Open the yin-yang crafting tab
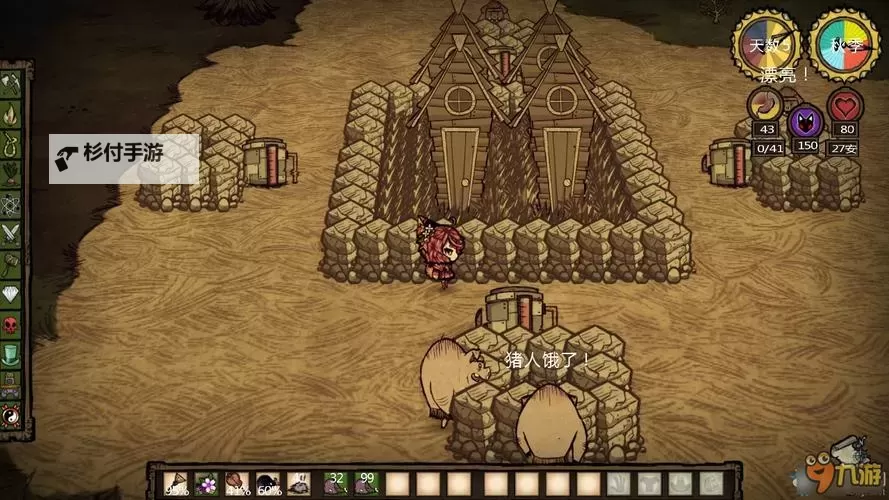 click(x=12, y=413)
